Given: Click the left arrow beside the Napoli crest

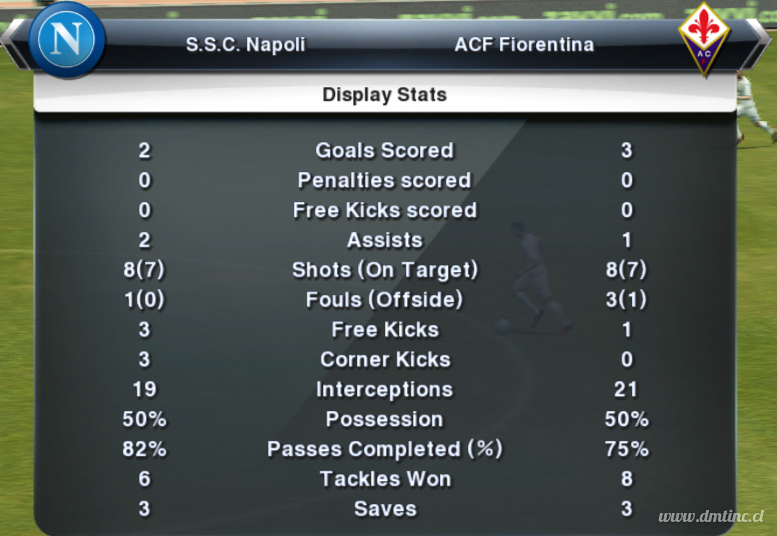Looking at the screenshot, I should pyautogui.click(x=12, y=39).
